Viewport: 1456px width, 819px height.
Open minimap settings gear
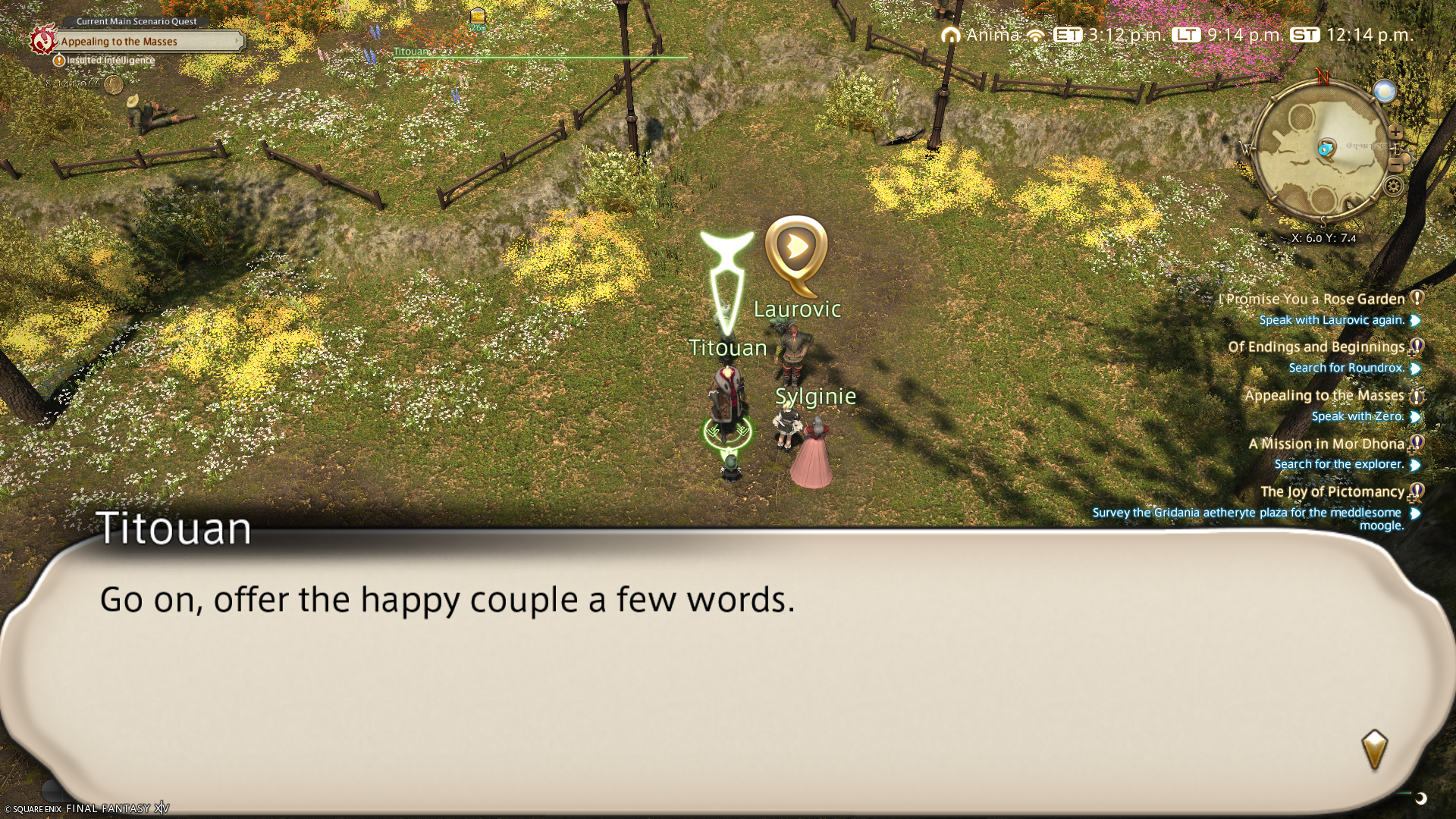pos(1393,186)
